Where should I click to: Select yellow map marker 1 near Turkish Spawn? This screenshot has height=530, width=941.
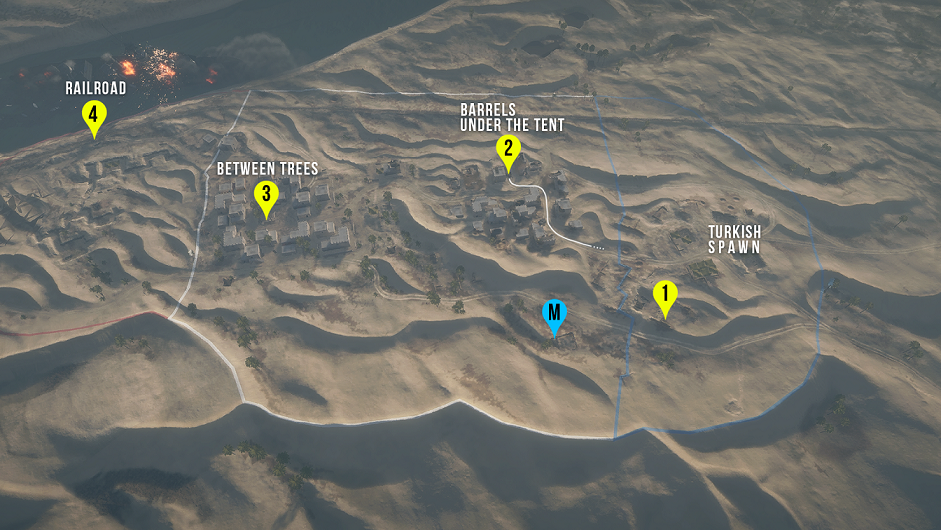pyautogui.click(x=664, y=295)
